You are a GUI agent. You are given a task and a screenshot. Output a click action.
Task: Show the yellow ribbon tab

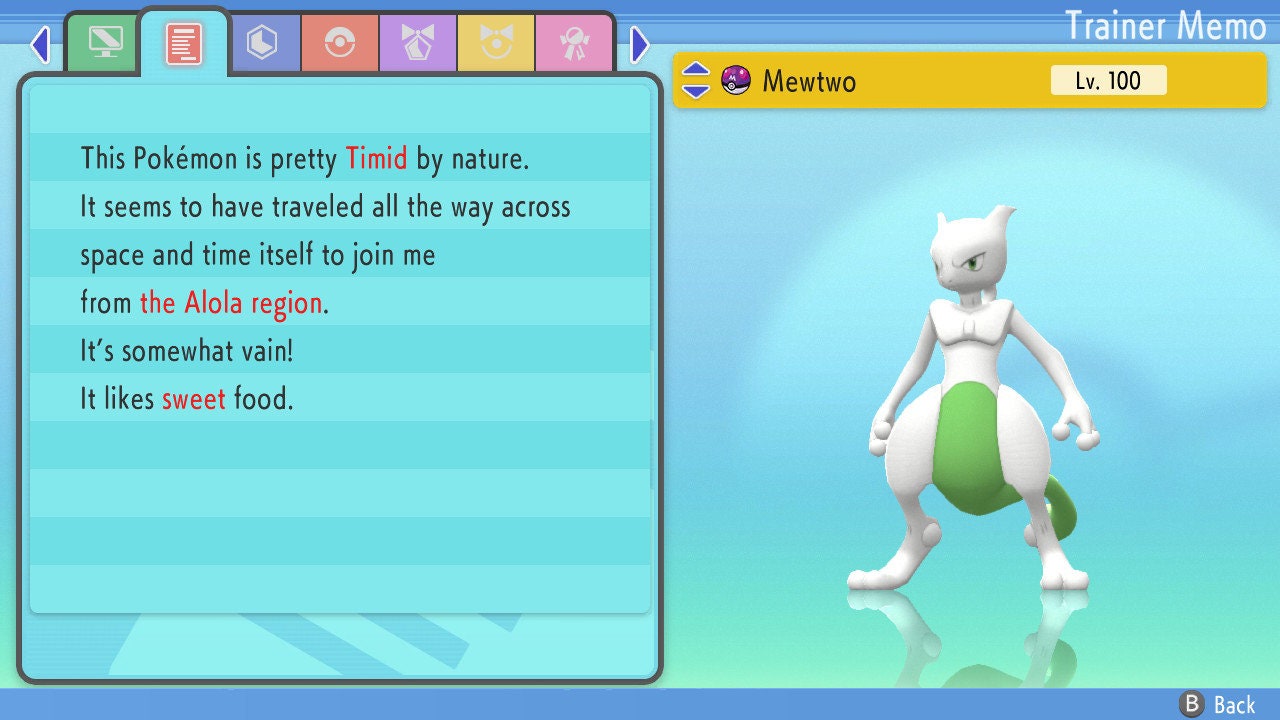[495, 43]
